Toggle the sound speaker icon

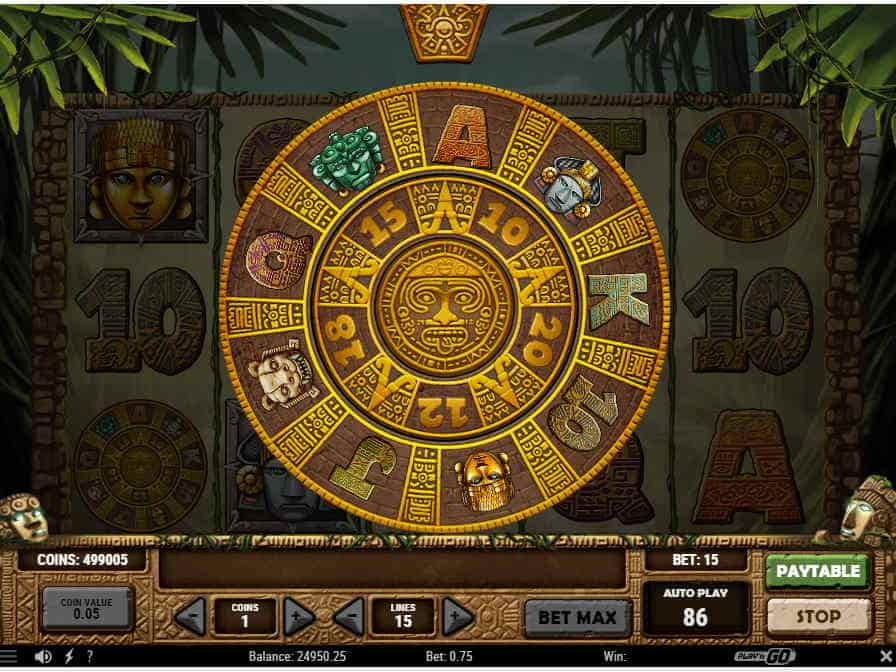click(x=43, y=657)
